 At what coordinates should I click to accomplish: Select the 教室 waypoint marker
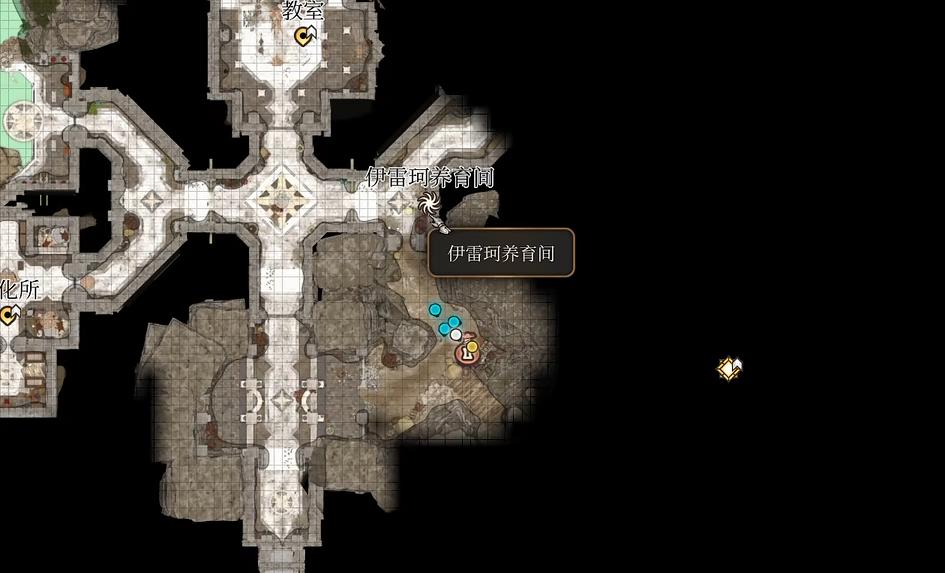tap(306, 37)
